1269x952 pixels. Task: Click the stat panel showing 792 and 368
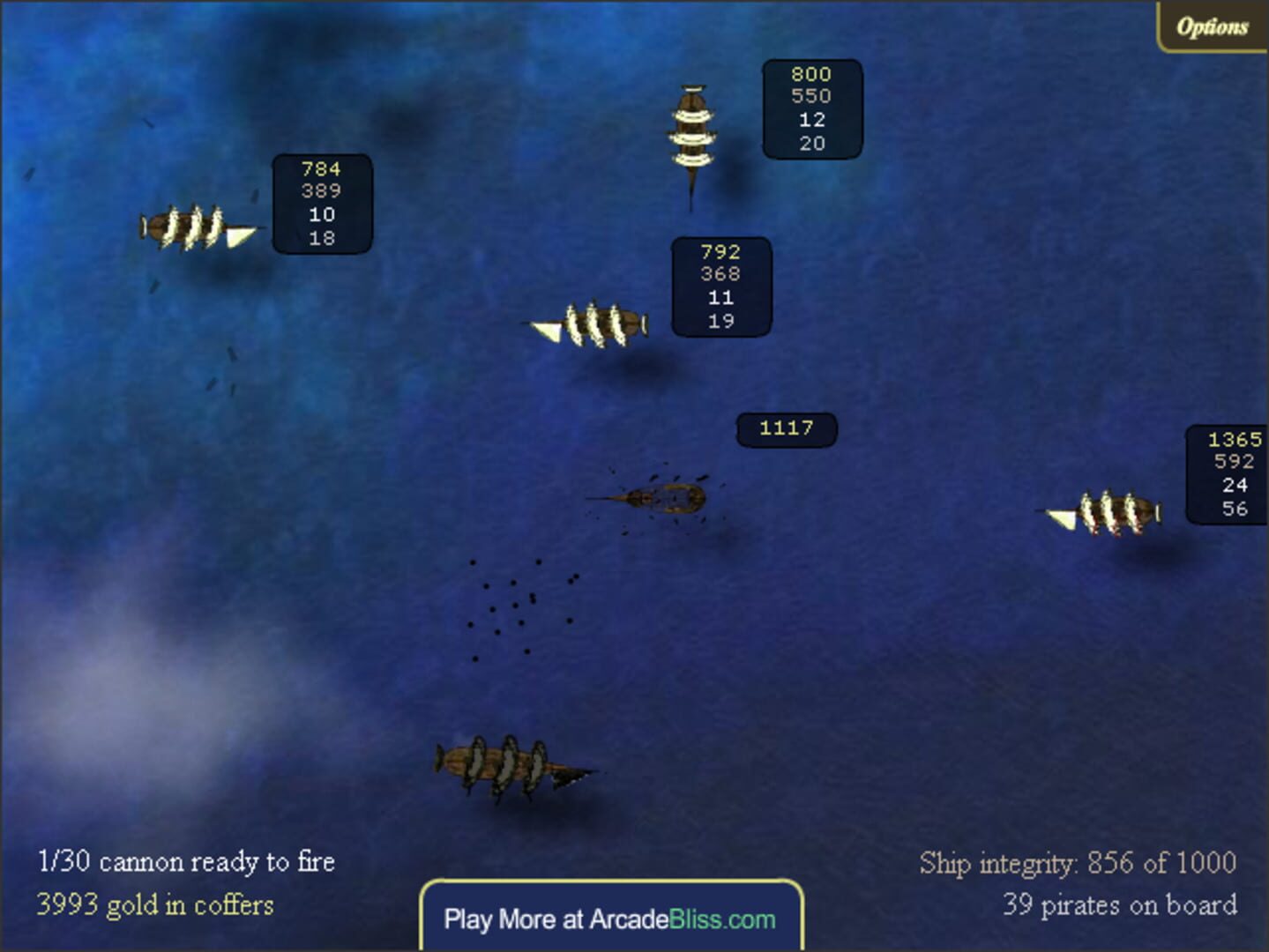pyautogui.click(x=720, y=286)
